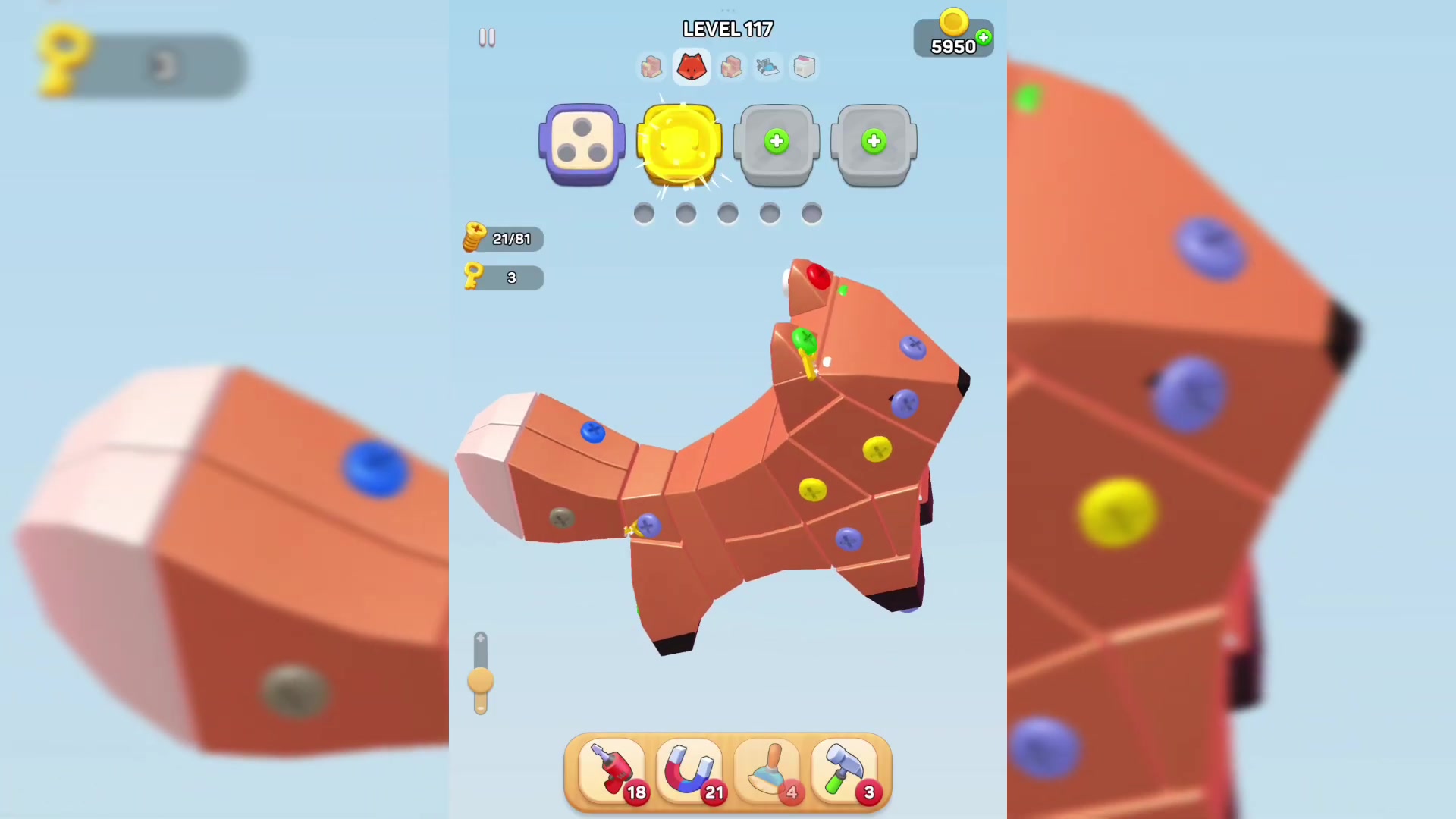1456x819 pixels.
Task: Select the first pagination dot
Action: (x=643, y=214)
